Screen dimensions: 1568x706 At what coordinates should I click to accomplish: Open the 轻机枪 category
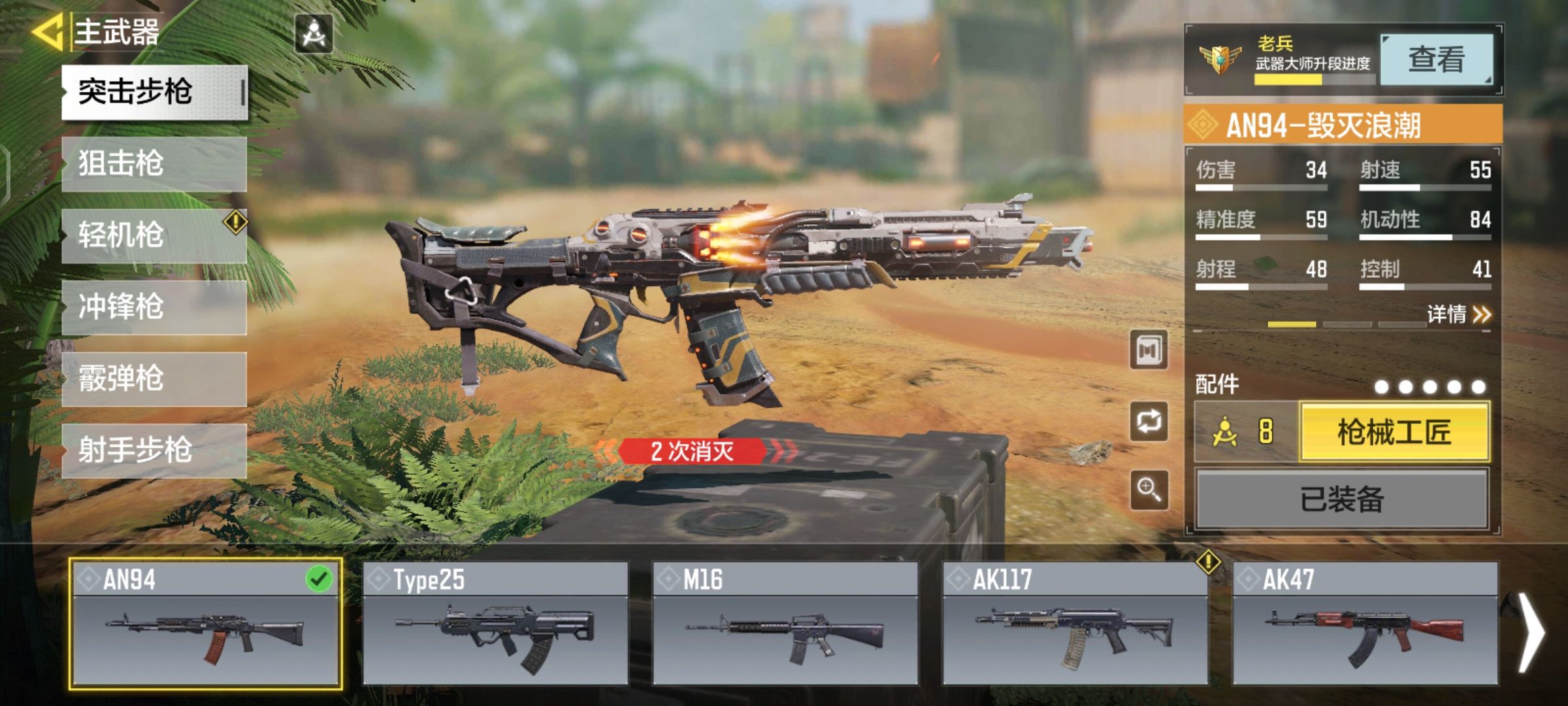(154, 235)
